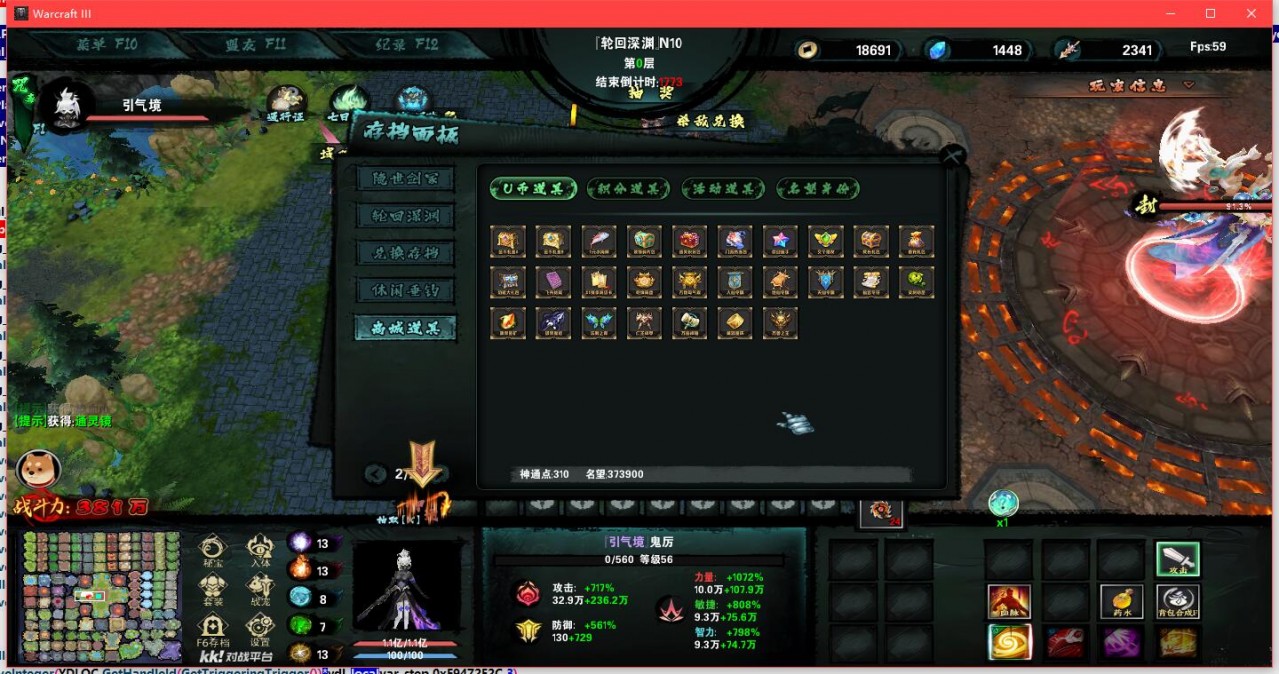Click the minimap
1279x674 pixels.
pyautogui.click(x=101, y=596)
